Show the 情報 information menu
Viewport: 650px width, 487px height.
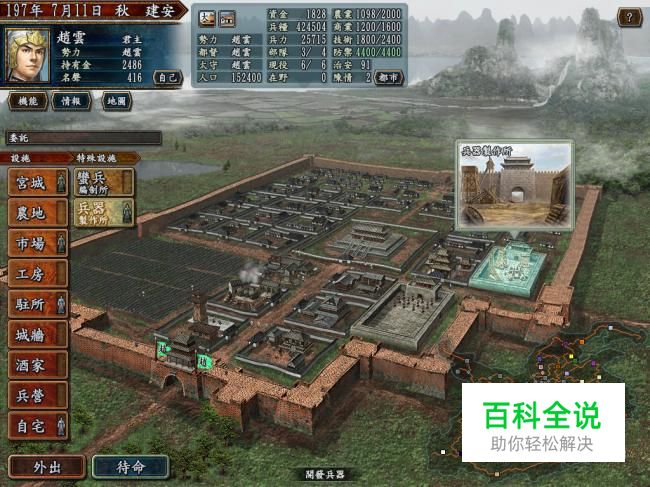pos(72,101)
